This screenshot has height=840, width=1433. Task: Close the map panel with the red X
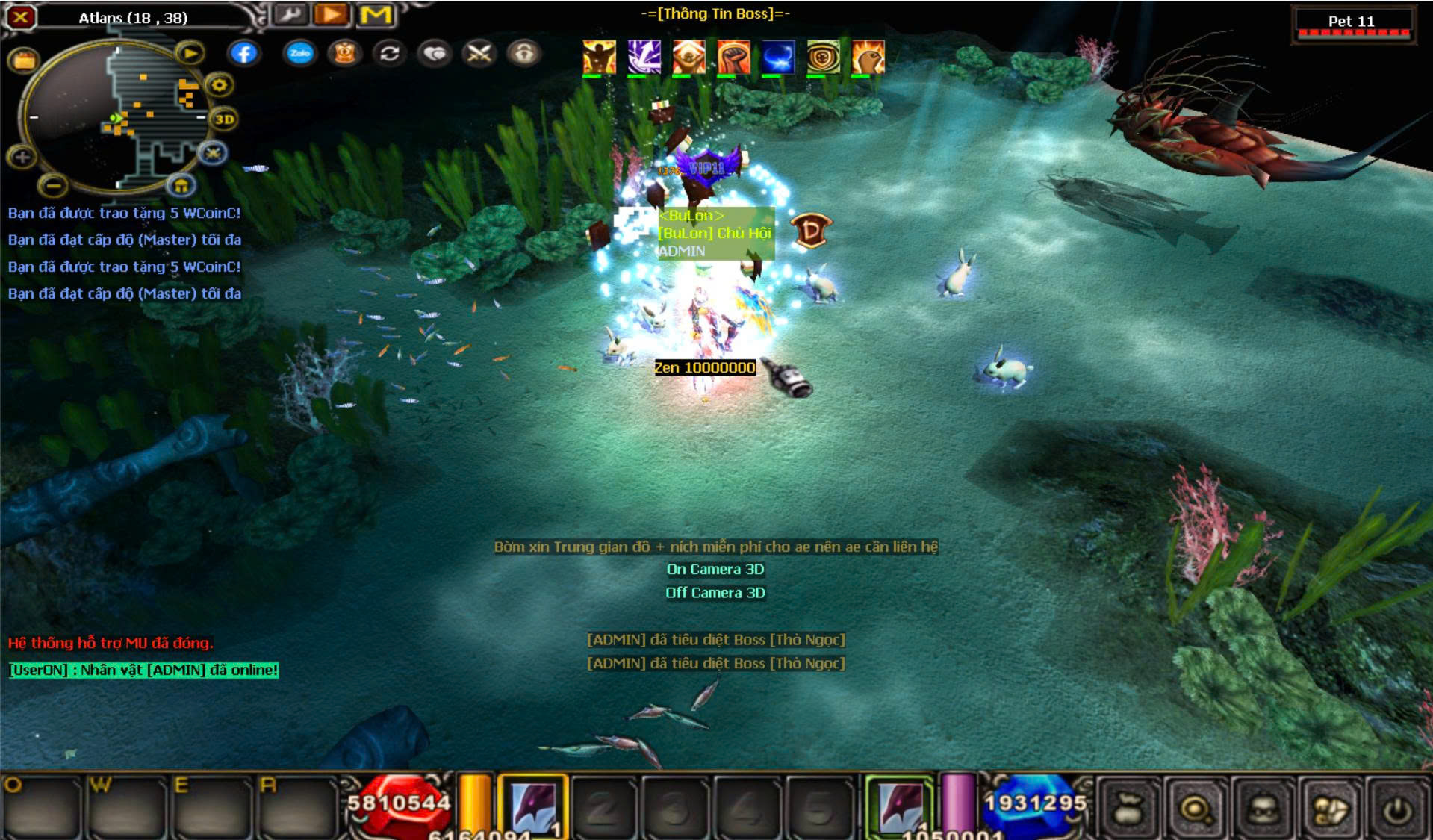tap(21, 16)
